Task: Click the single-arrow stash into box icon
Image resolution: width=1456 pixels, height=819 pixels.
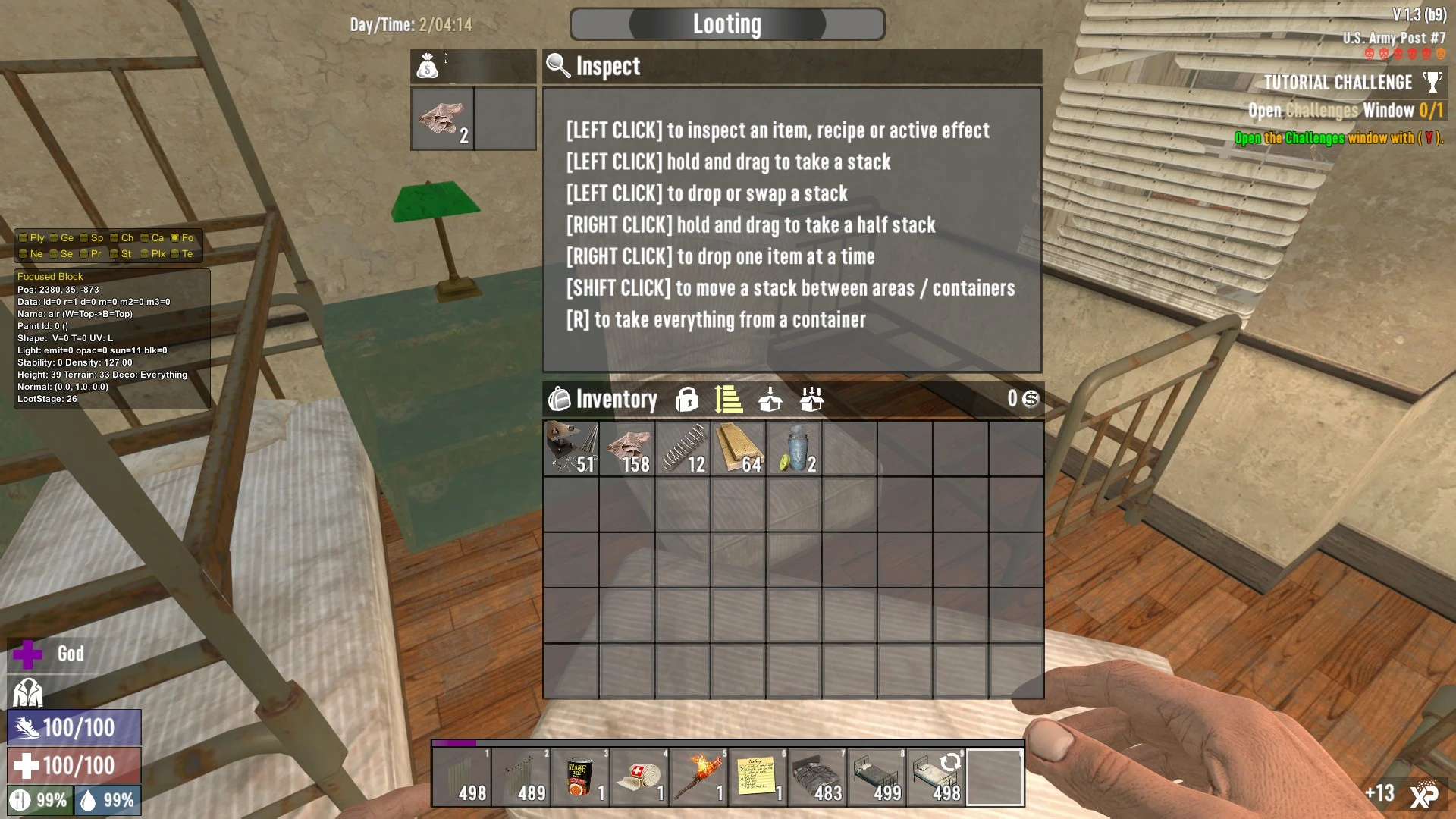Action: point(770,399)
